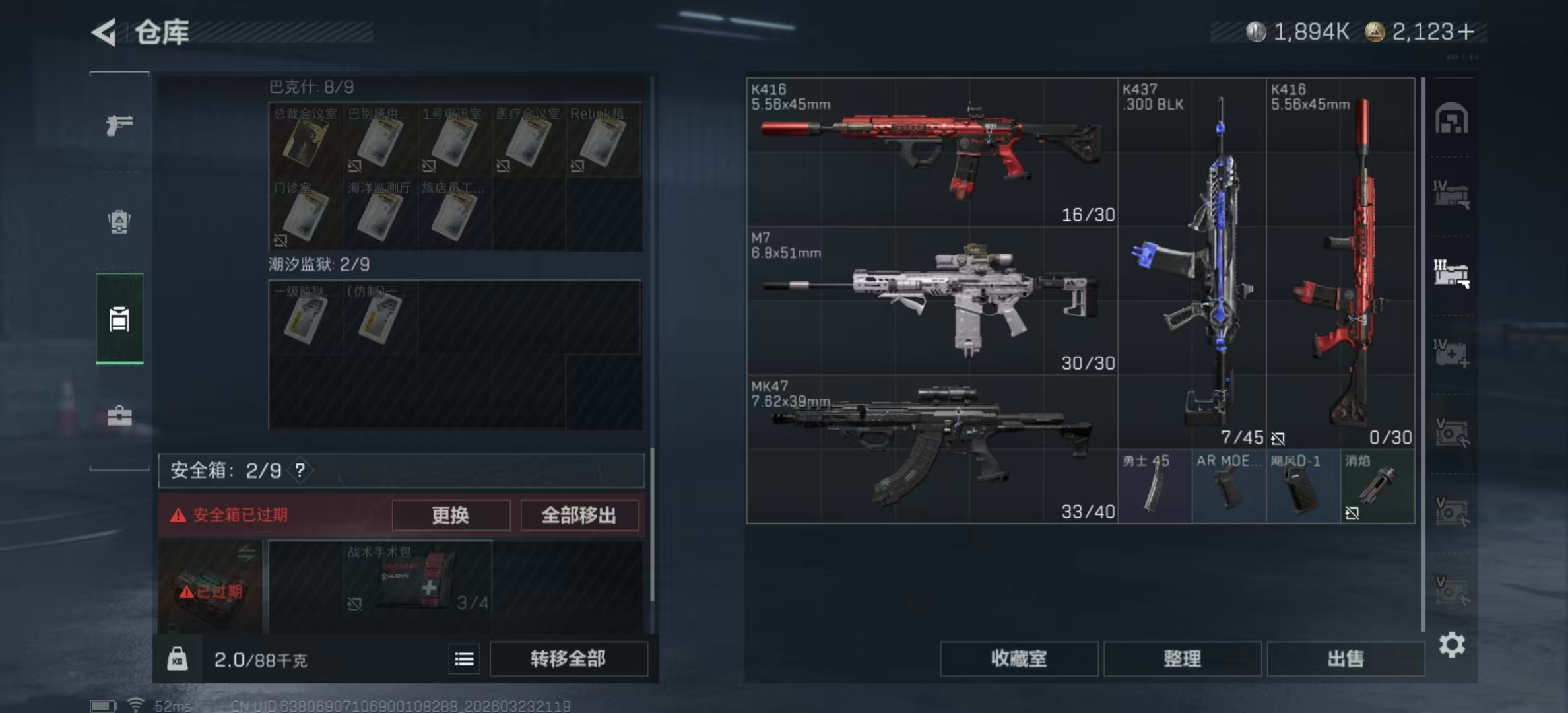Select the 总裁会议室 keycard
The height and width of the screenshot is (713, 1568).
click(x=306, y=140)
